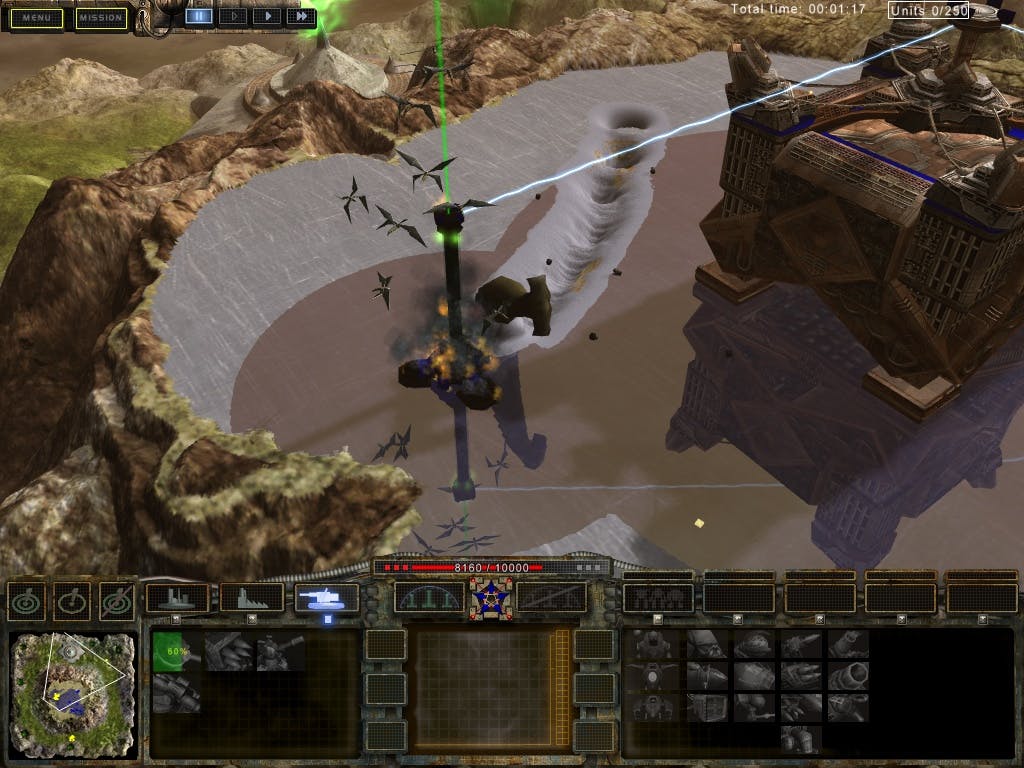Switch to the base structures tab
Image resolution: width=1024 pixels, height=768 pixels.
[x=177, y=598]
